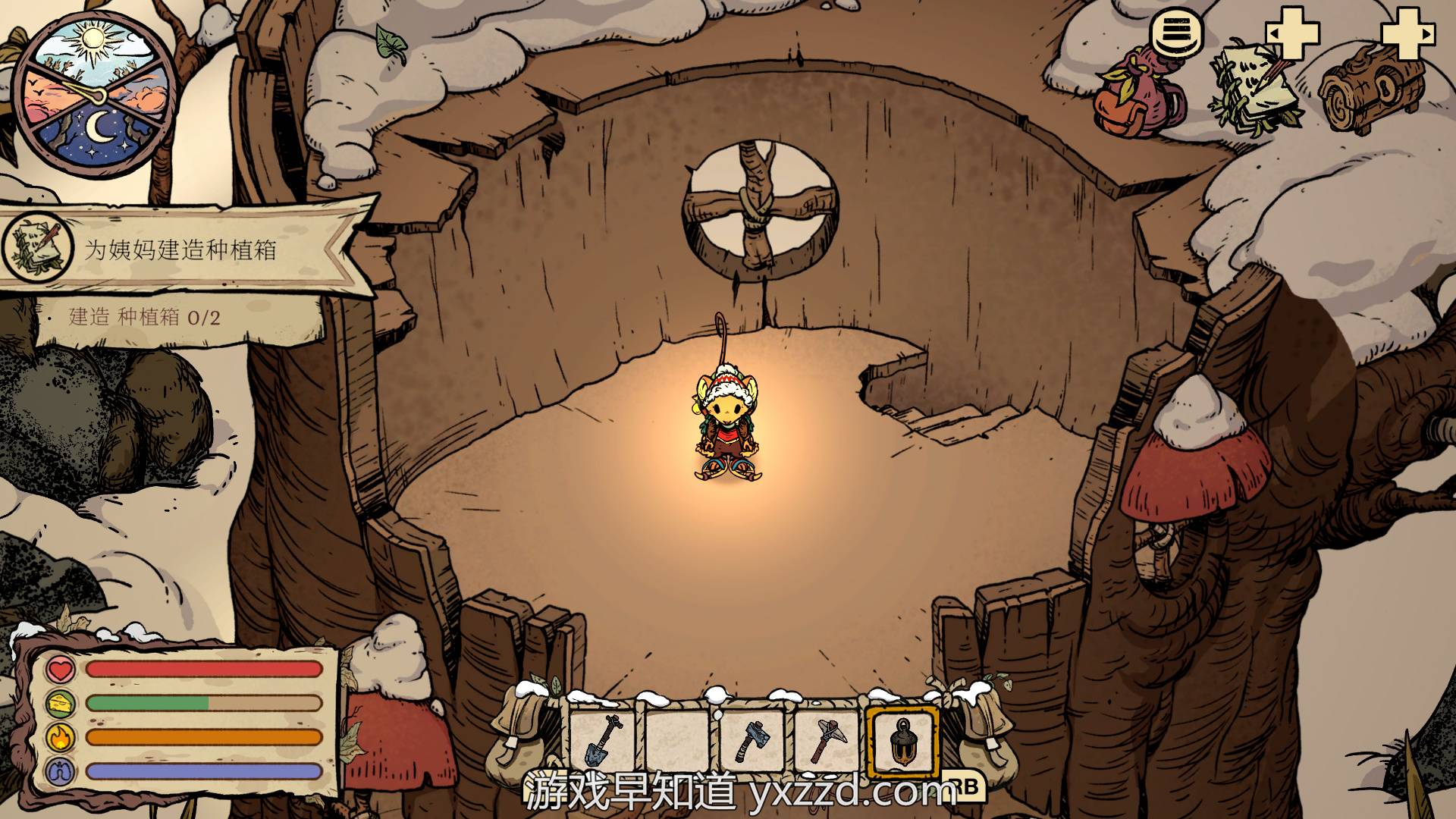Open the planter box quest tracker
The height and width of the screenshot is (819, 1456).
pyautogui.click(x=182, y=250)
